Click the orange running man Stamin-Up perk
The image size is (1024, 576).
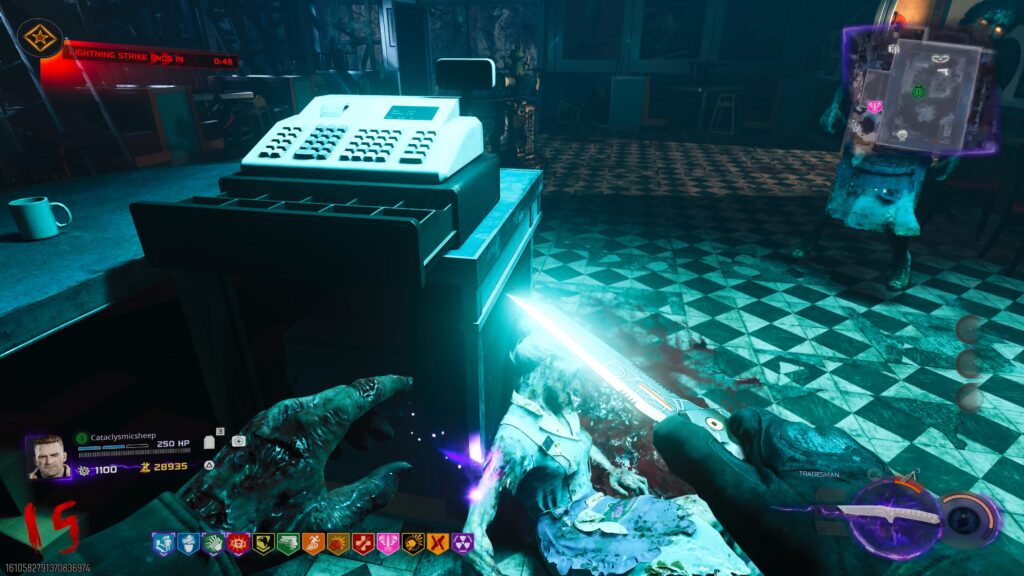[x=312, y=544]
